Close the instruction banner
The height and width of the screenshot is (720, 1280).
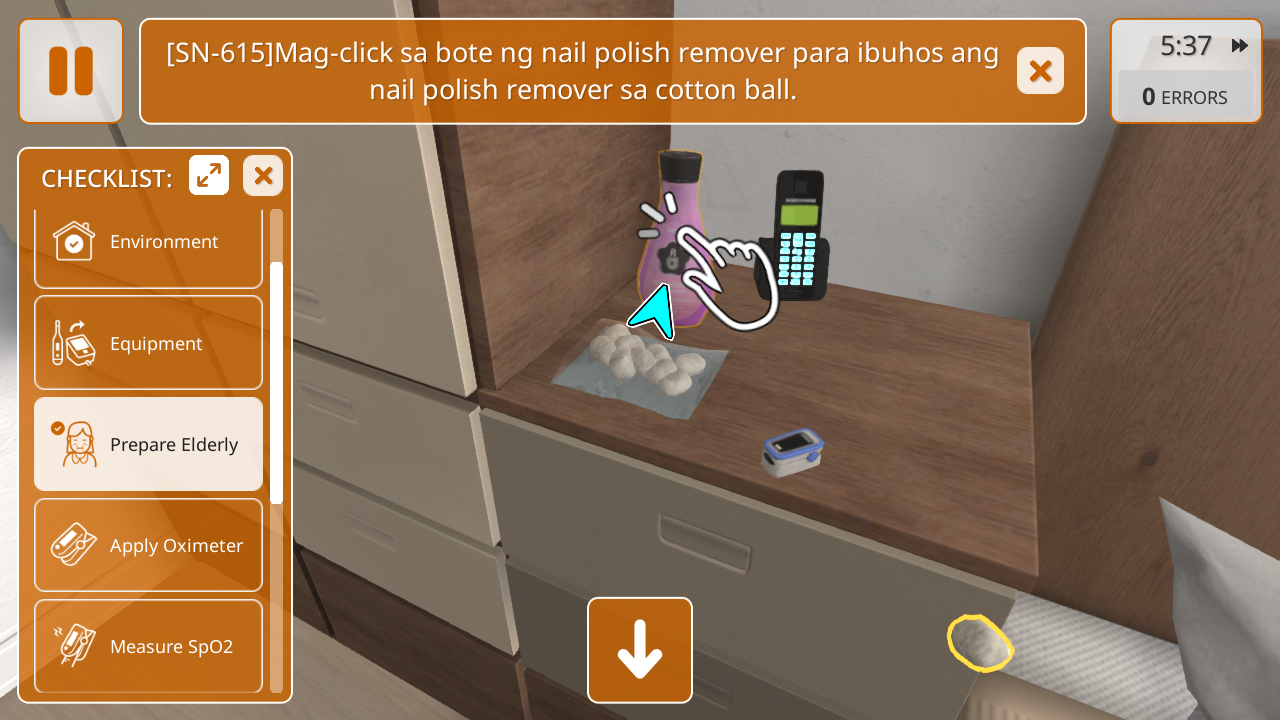tap(1040, 71)
